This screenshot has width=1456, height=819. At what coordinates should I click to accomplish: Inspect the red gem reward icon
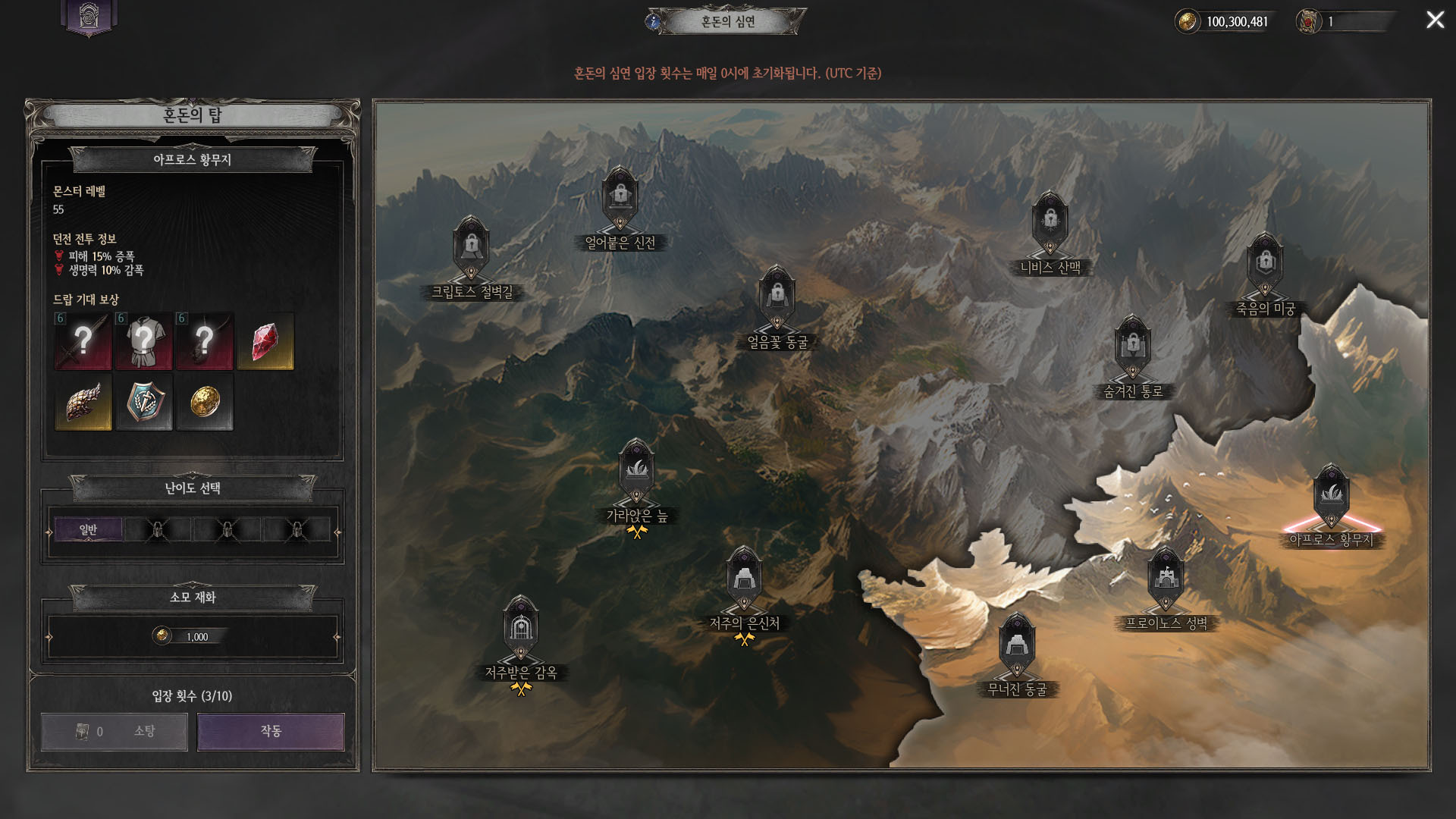[x=265, y=342]
